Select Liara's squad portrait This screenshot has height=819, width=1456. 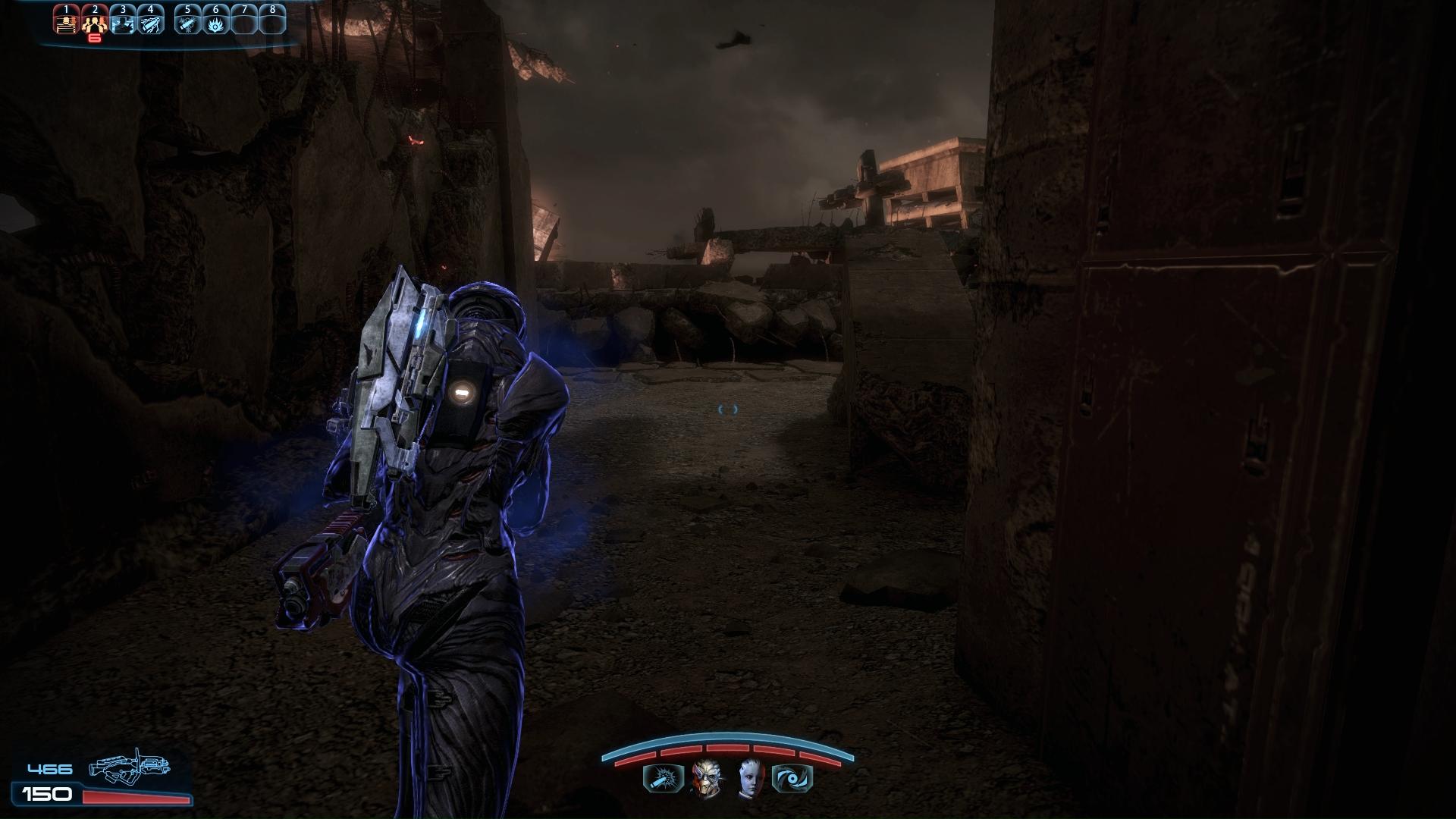749,778
